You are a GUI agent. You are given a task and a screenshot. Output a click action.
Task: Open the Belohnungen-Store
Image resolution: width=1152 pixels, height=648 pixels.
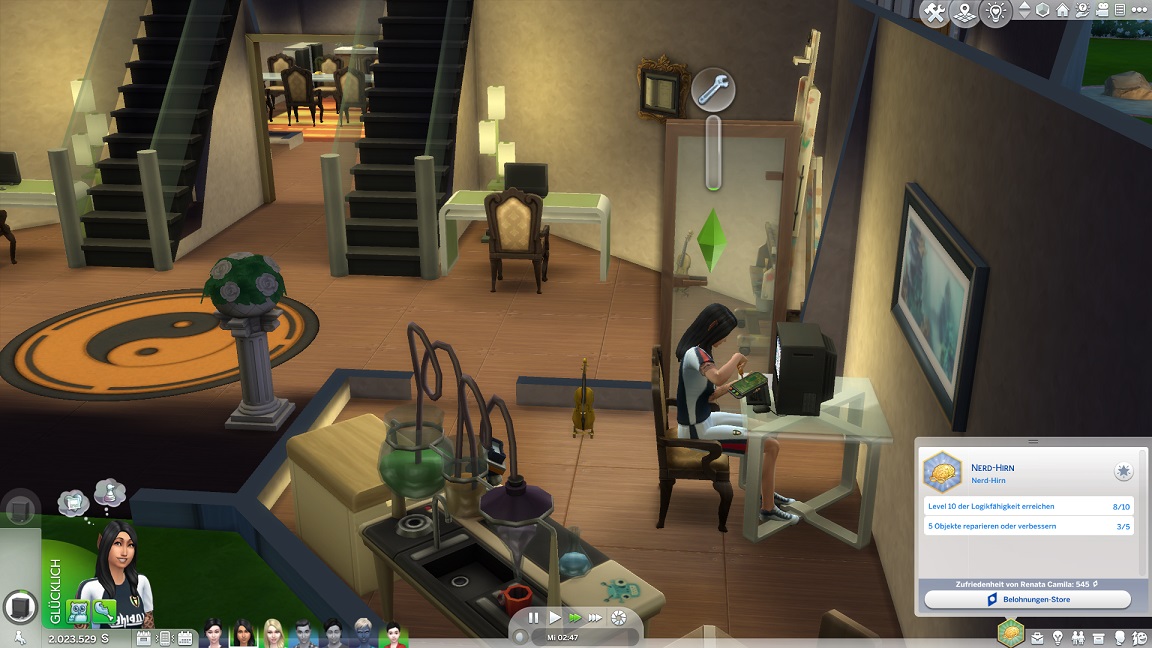click(x=1027, y=599)
